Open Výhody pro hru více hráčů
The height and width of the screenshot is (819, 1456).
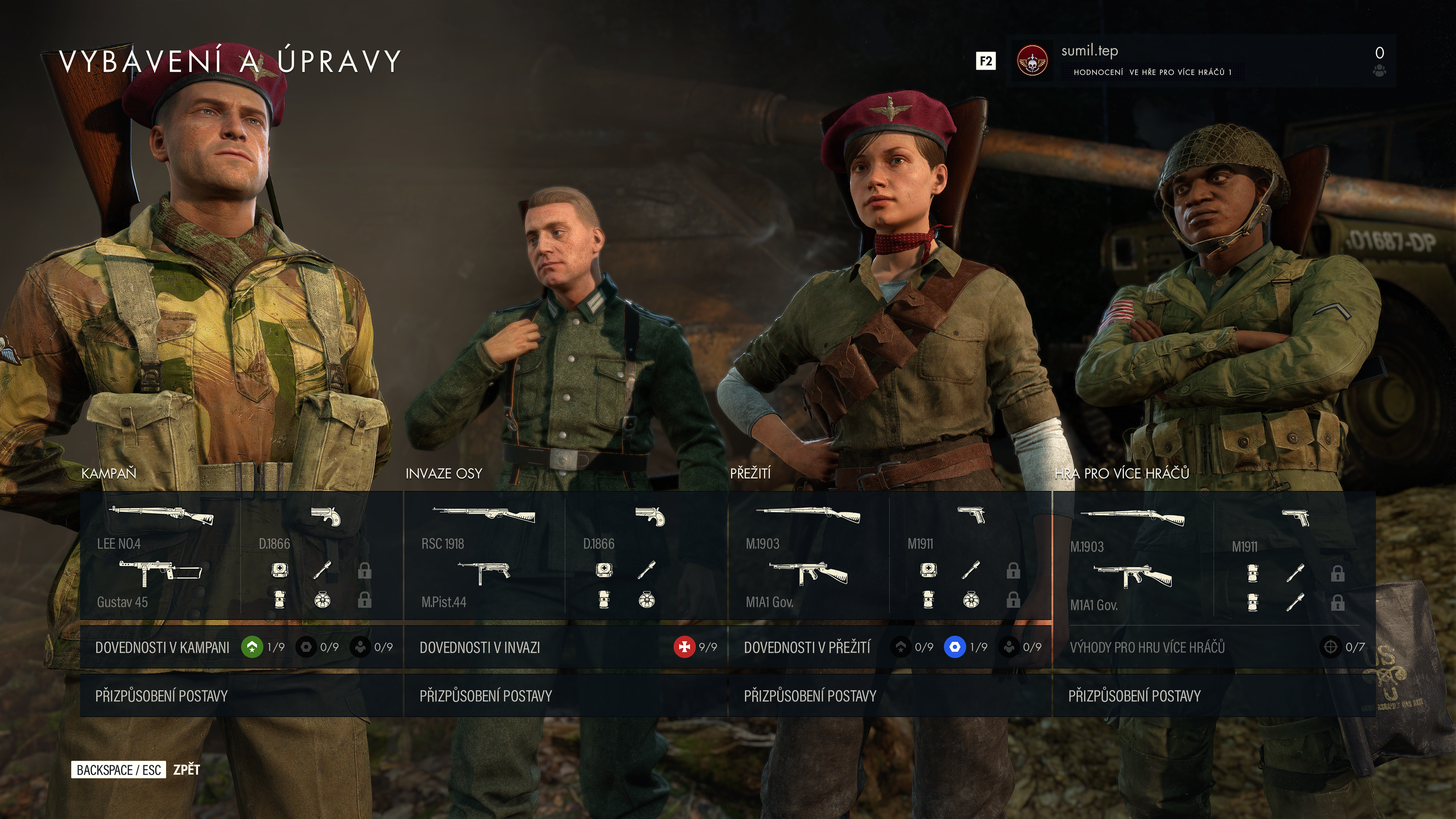(x=1214, y=647)
